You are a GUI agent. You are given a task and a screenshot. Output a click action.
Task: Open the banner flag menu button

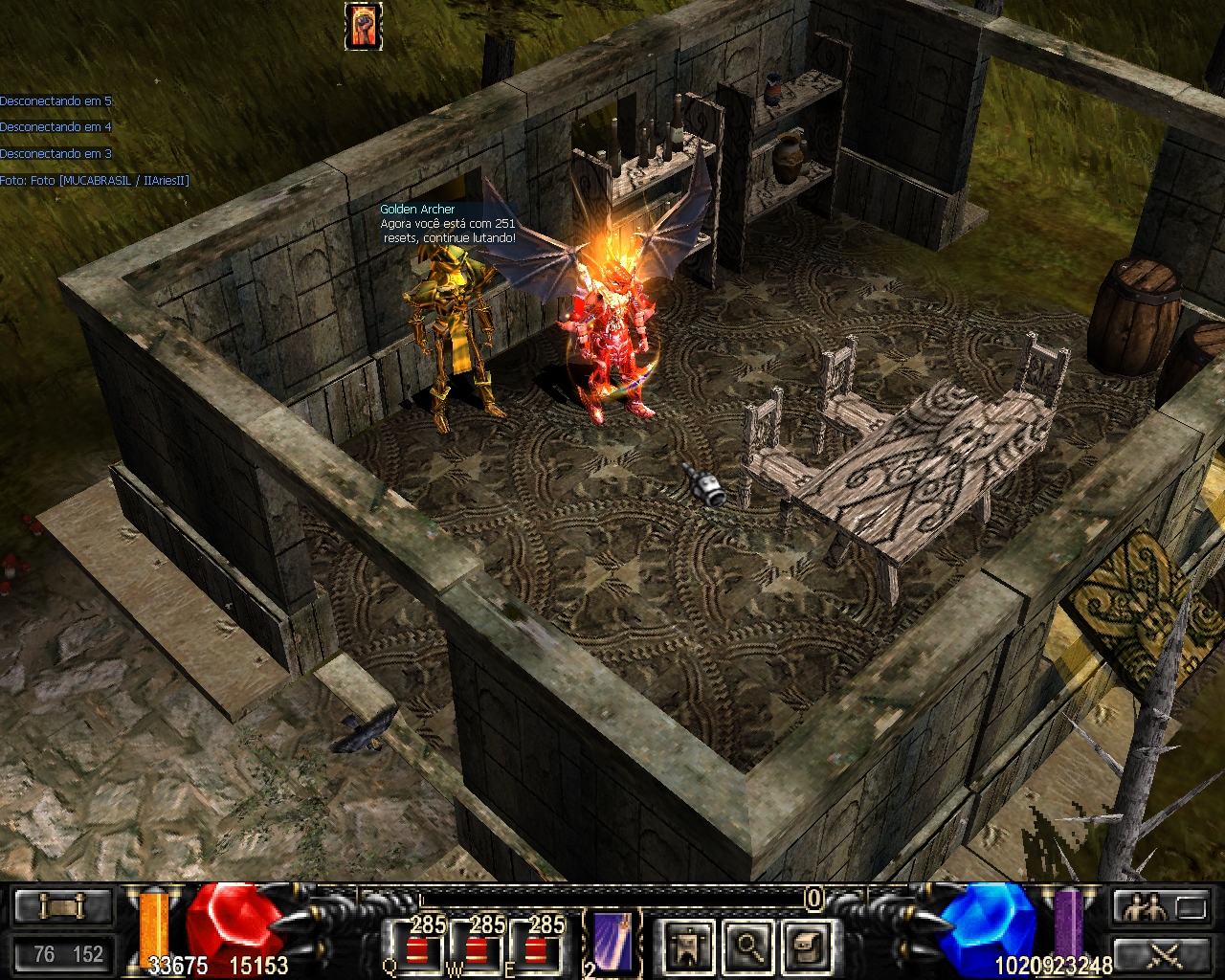[686, 947]
